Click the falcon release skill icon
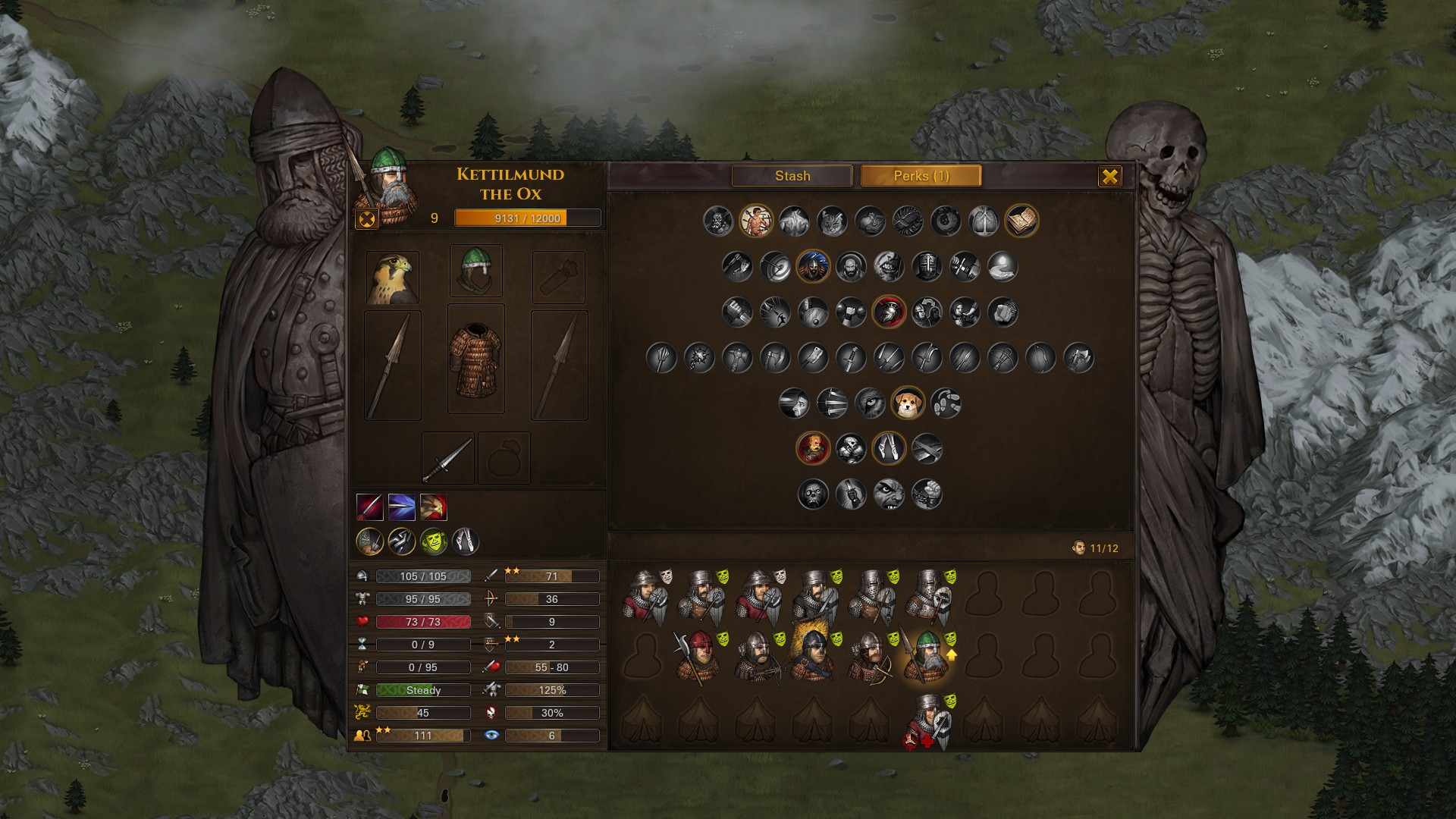The width and height of the screenshot is (1456, 819). (x=433, y=507)
